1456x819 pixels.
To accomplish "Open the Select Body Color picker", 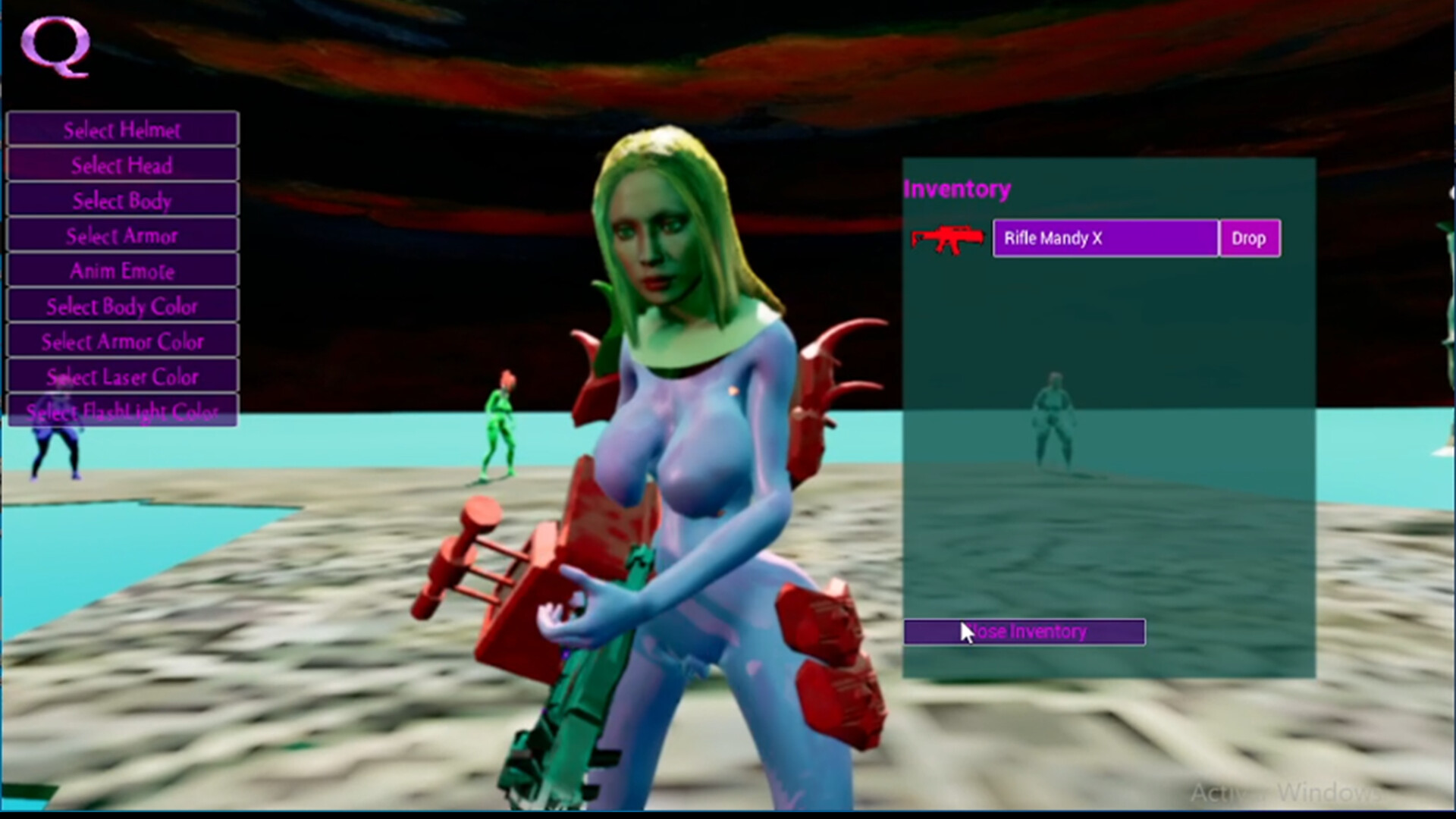I will click(x=121, y=306).
